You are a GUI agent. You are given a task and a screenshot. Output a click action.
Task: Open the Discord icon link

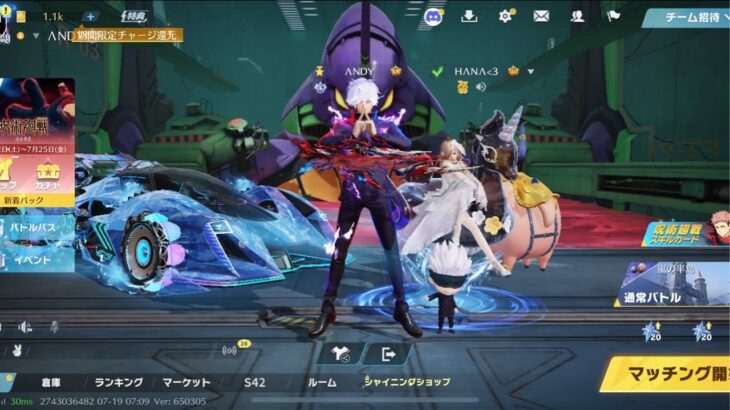[x=433, y=16]
